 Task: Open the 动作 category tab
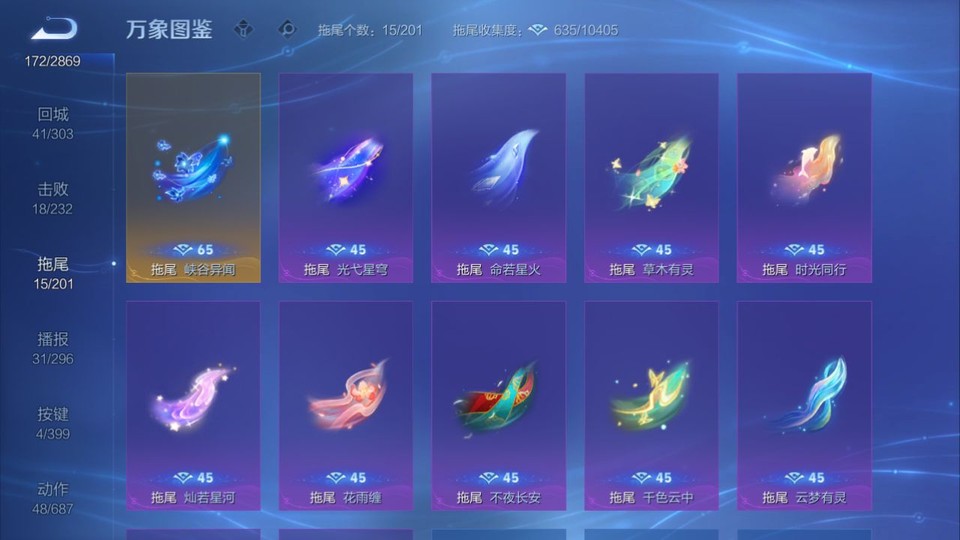click(x=54, y=498)
